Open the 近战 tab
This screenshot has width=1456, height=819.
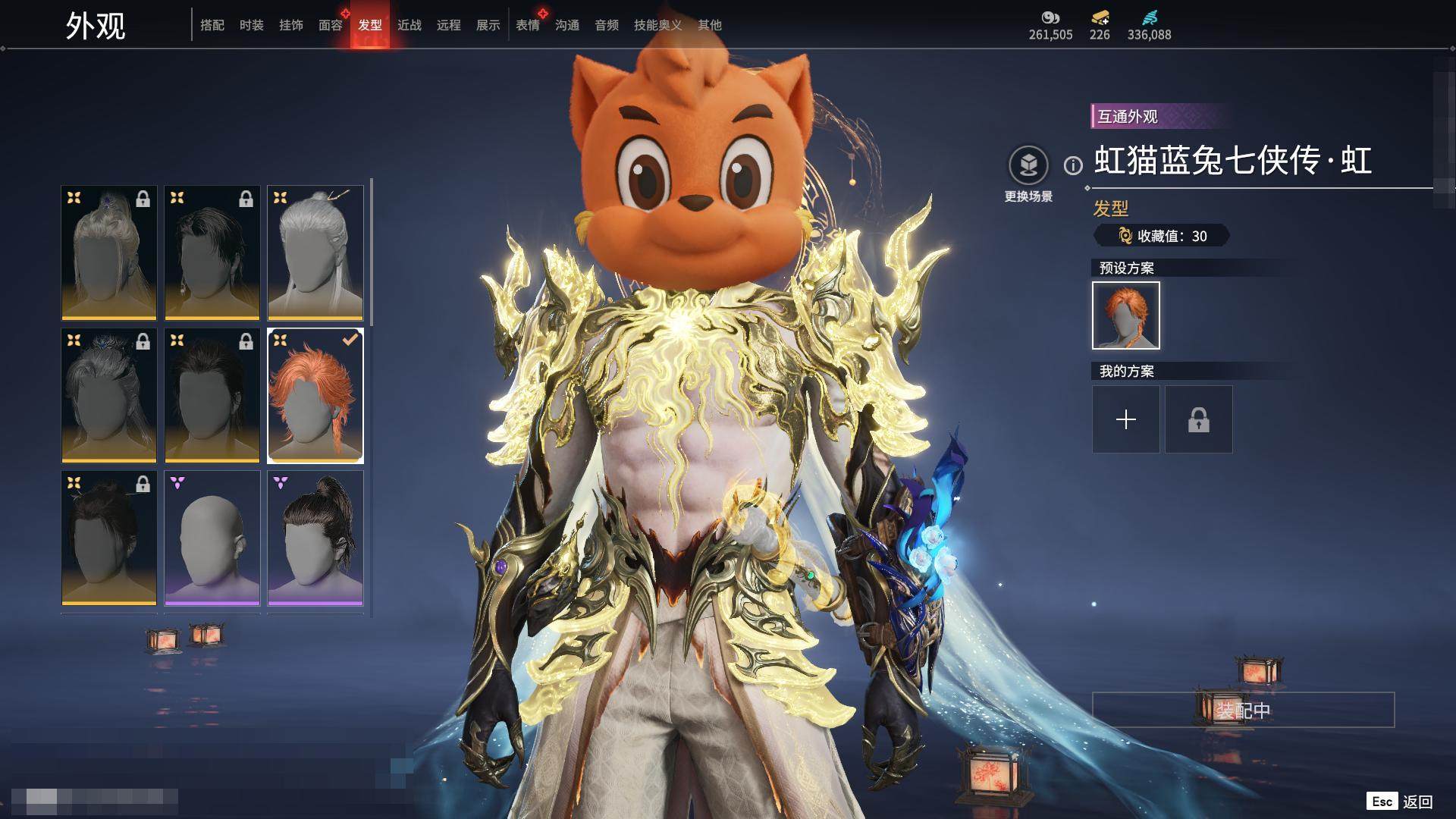[409, 25]
